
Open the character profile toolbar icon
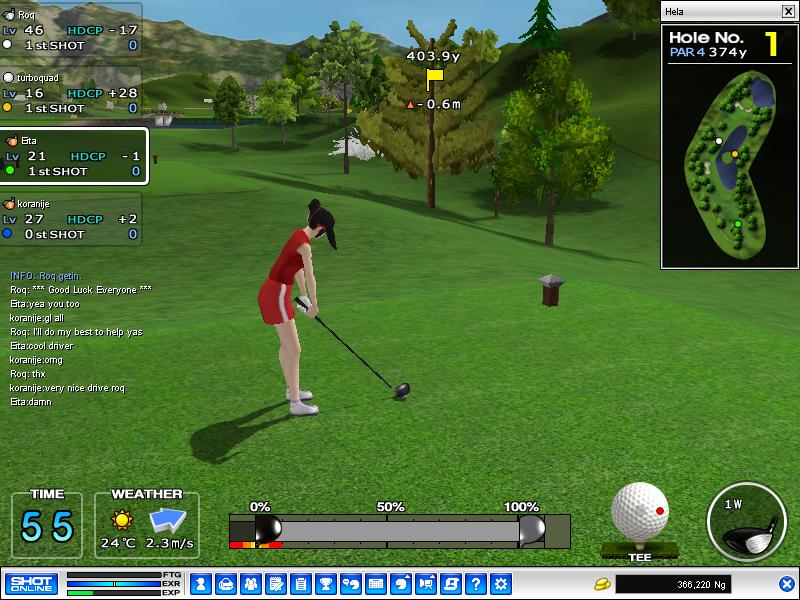pos(200,583)
